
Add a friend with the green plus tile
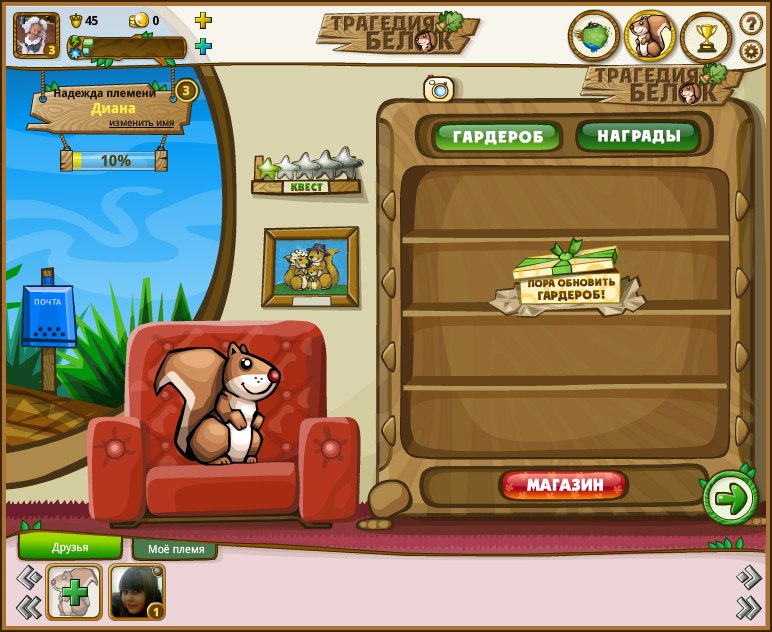tap(74, 592)
